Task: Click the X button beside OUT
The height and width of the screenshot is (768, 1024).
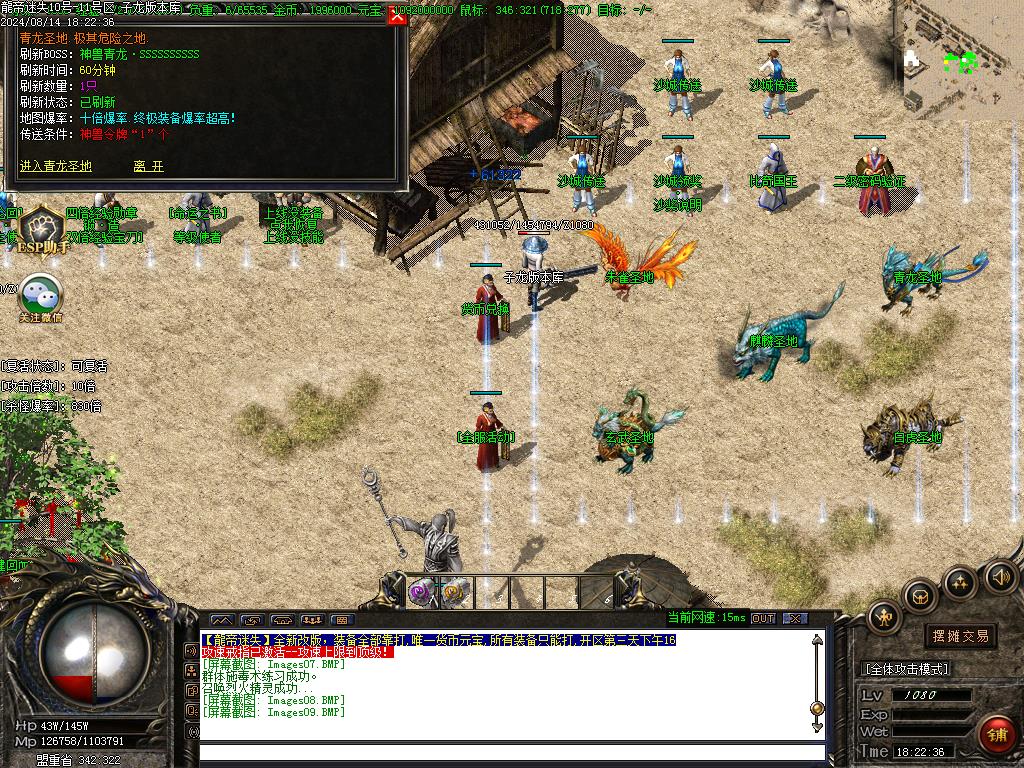Action: pos(795,618)
